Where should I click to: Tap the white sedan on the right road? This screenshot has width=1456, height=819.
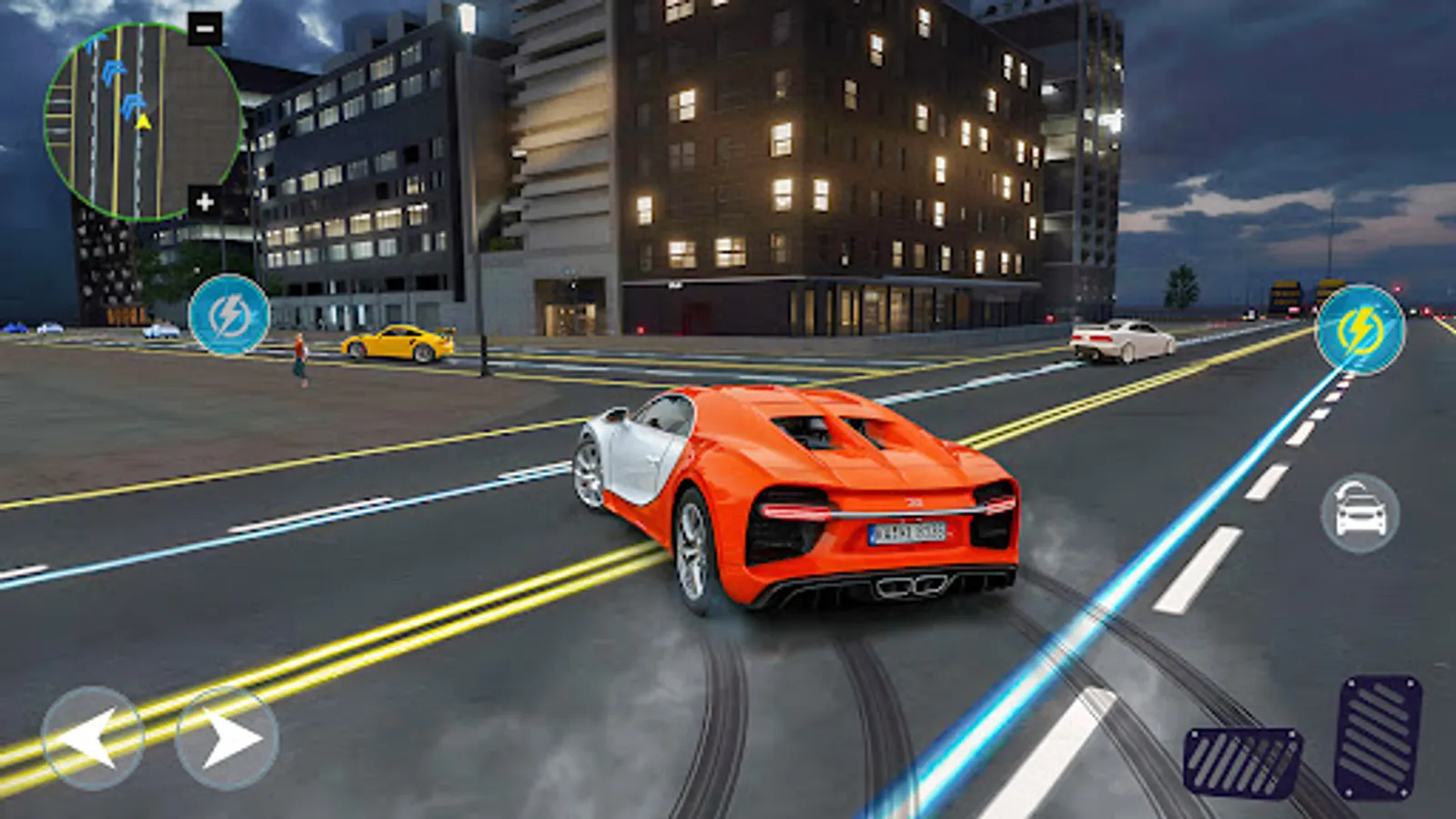tap(1121, 339)
